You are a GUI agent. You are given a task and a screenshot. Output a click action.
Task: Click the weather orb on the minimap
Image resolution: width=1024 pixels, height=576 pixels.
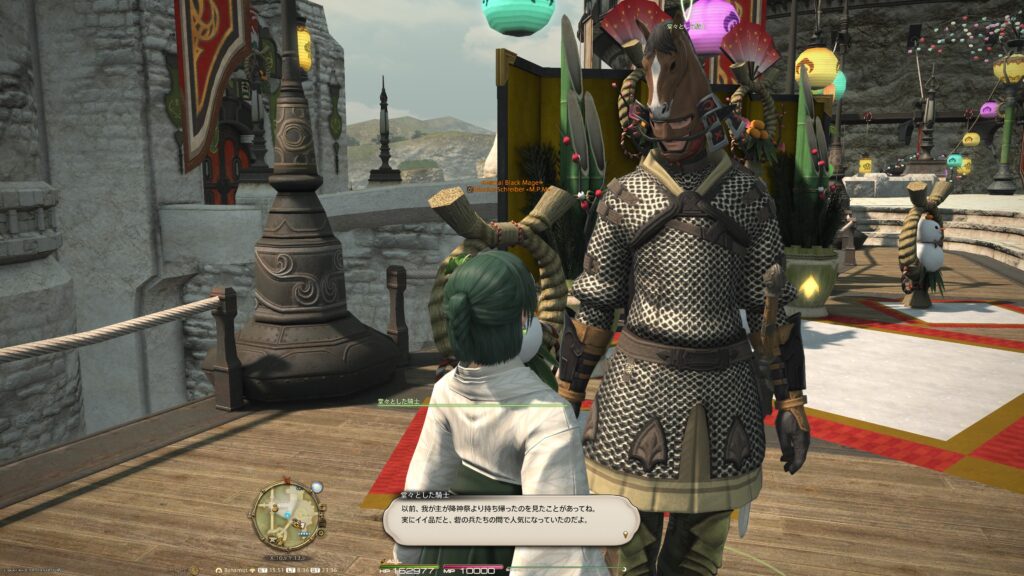click(316, 488)
